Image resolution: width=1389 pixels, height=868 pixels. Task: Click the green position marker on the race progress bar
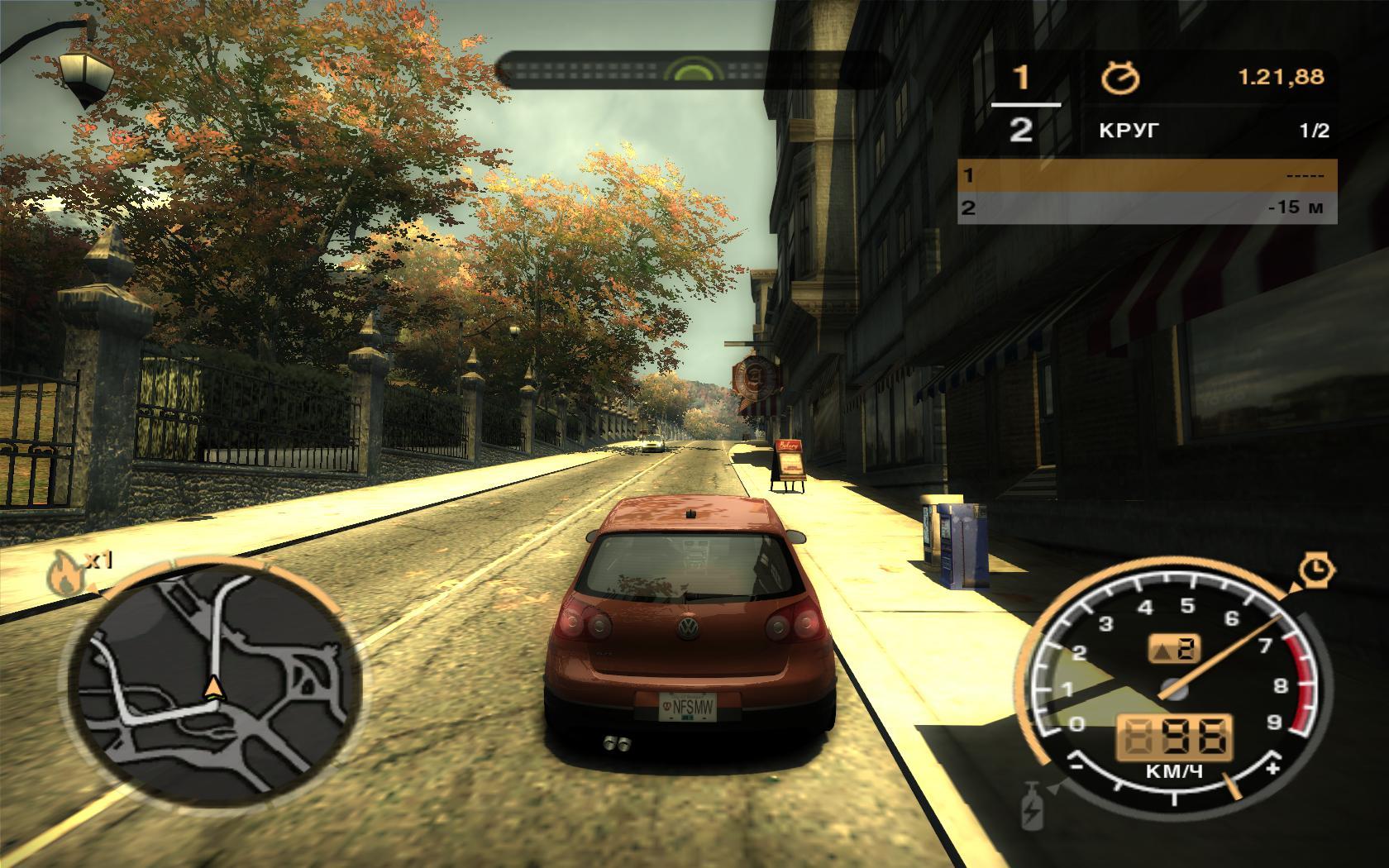(x=691, y=70)
